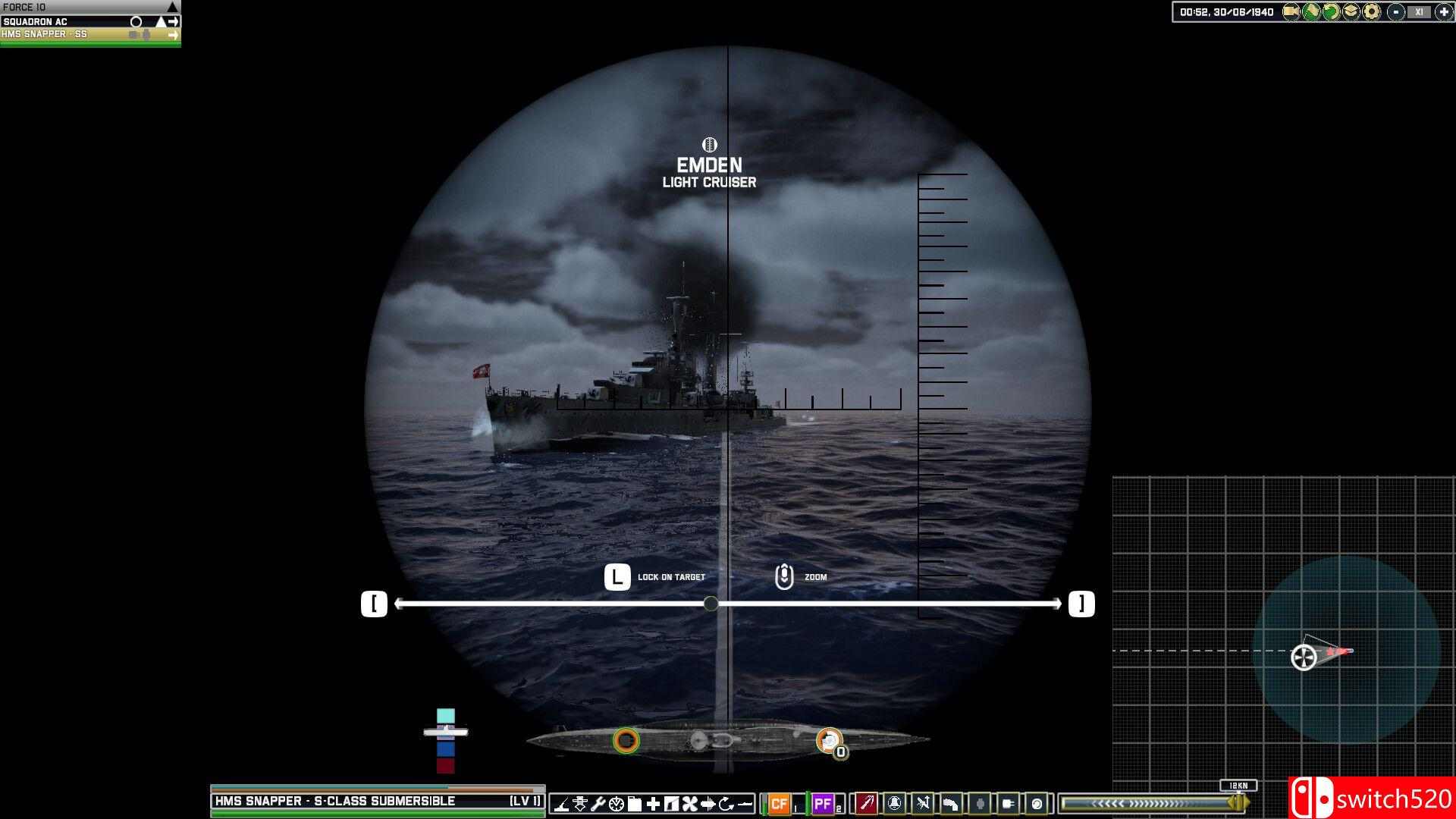Viewport: 1456px width, 819px height.
Task: Select the HMS Snapper - SS entry
Action: coord(76,33)
